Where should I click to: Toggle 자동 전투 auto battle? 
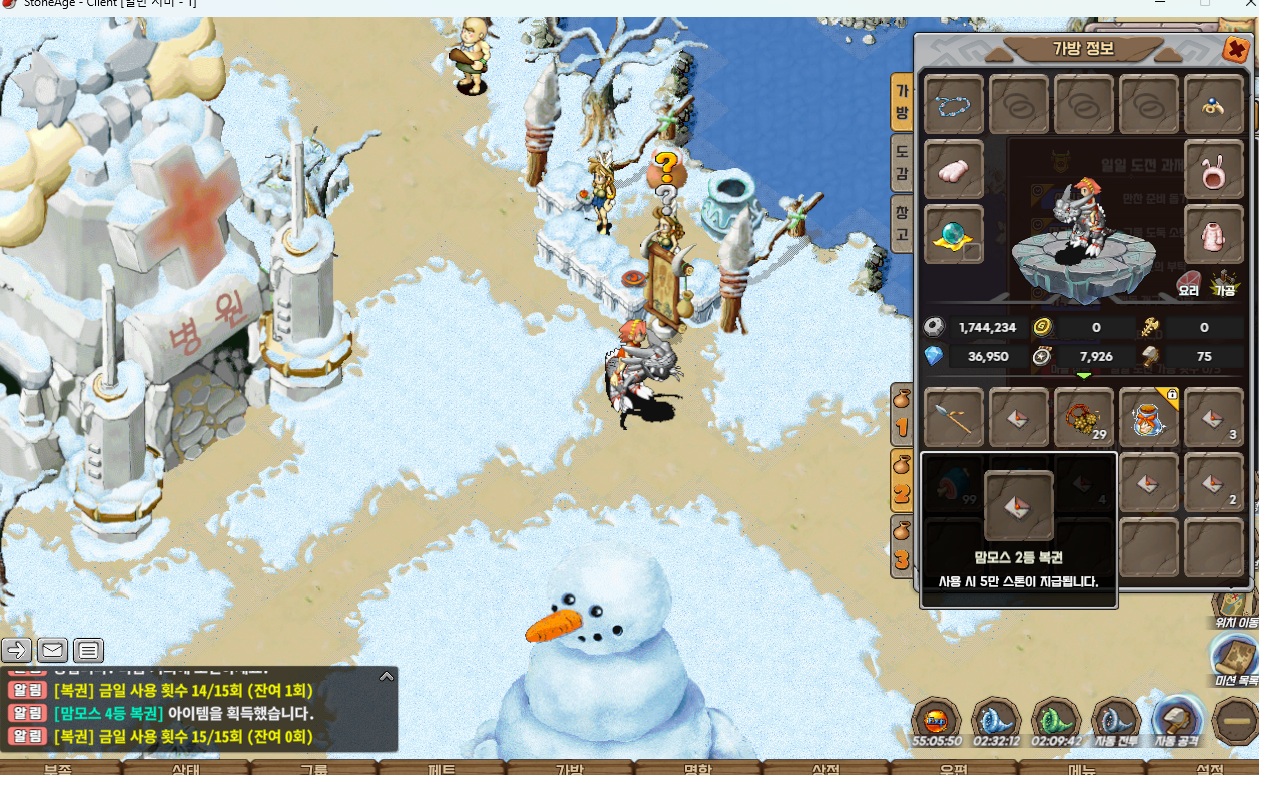1117,722
